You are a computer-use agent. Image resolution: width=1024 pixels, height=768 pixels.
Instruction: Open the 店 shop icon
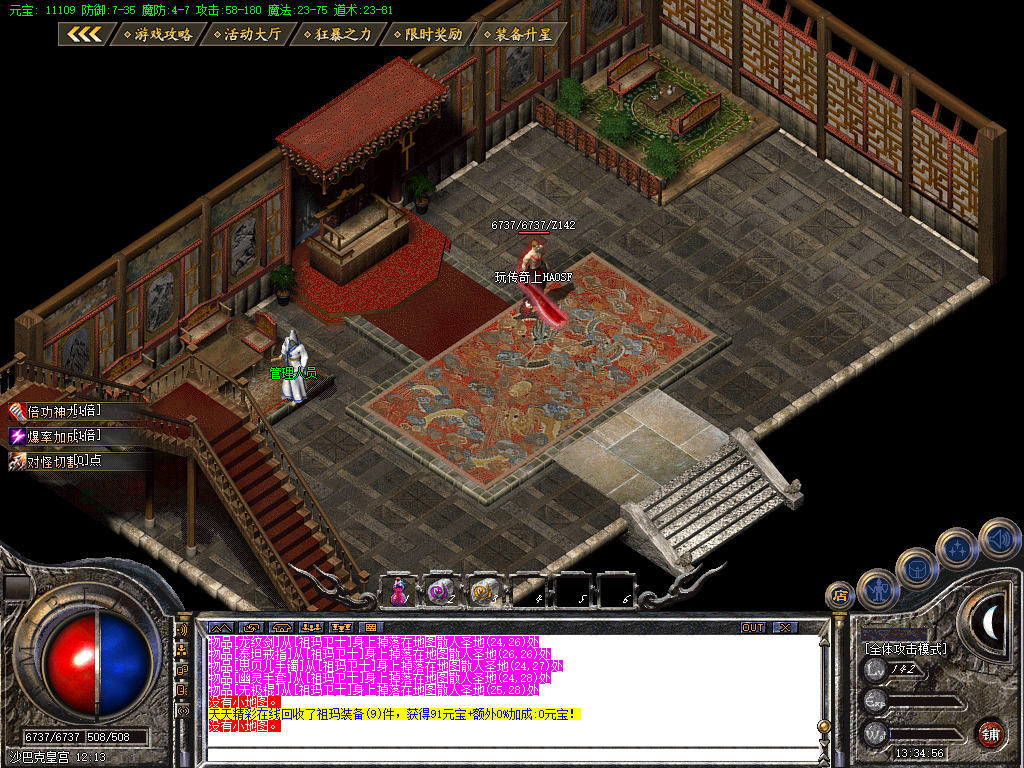click(x=840, y=597)
